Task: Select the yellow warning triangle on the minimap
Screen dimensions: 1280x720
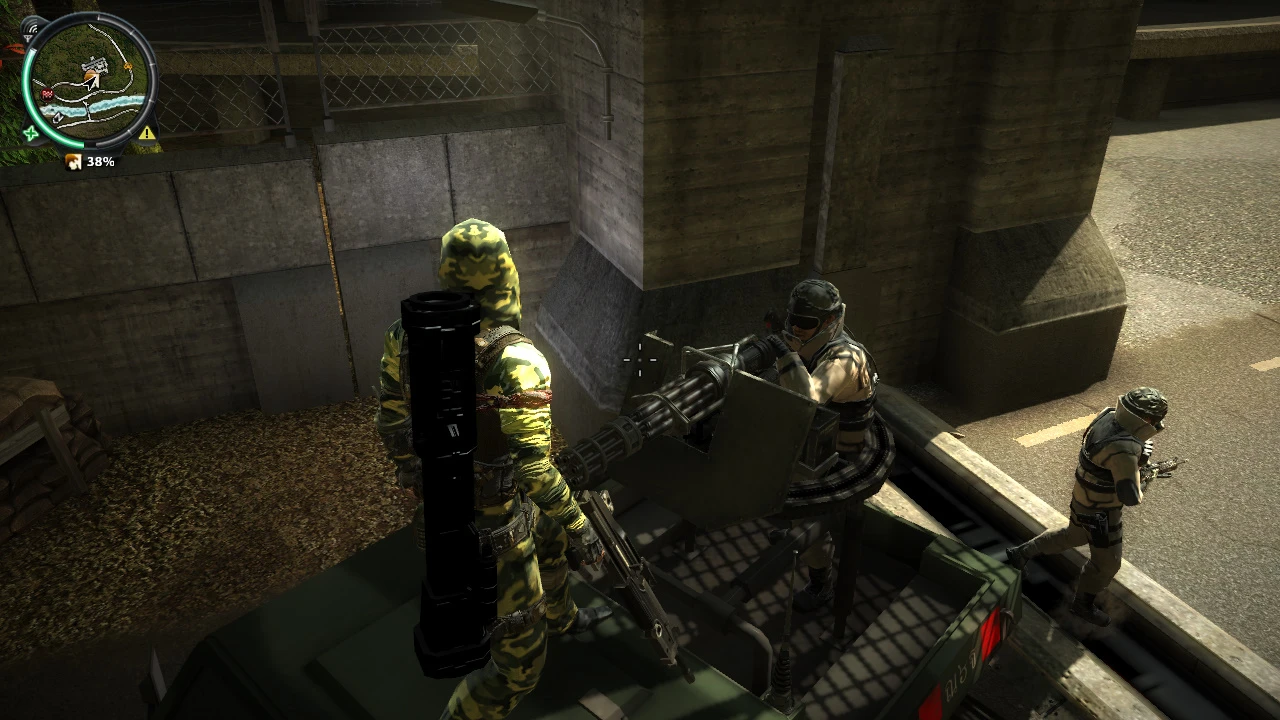Action: click(147, 133)
